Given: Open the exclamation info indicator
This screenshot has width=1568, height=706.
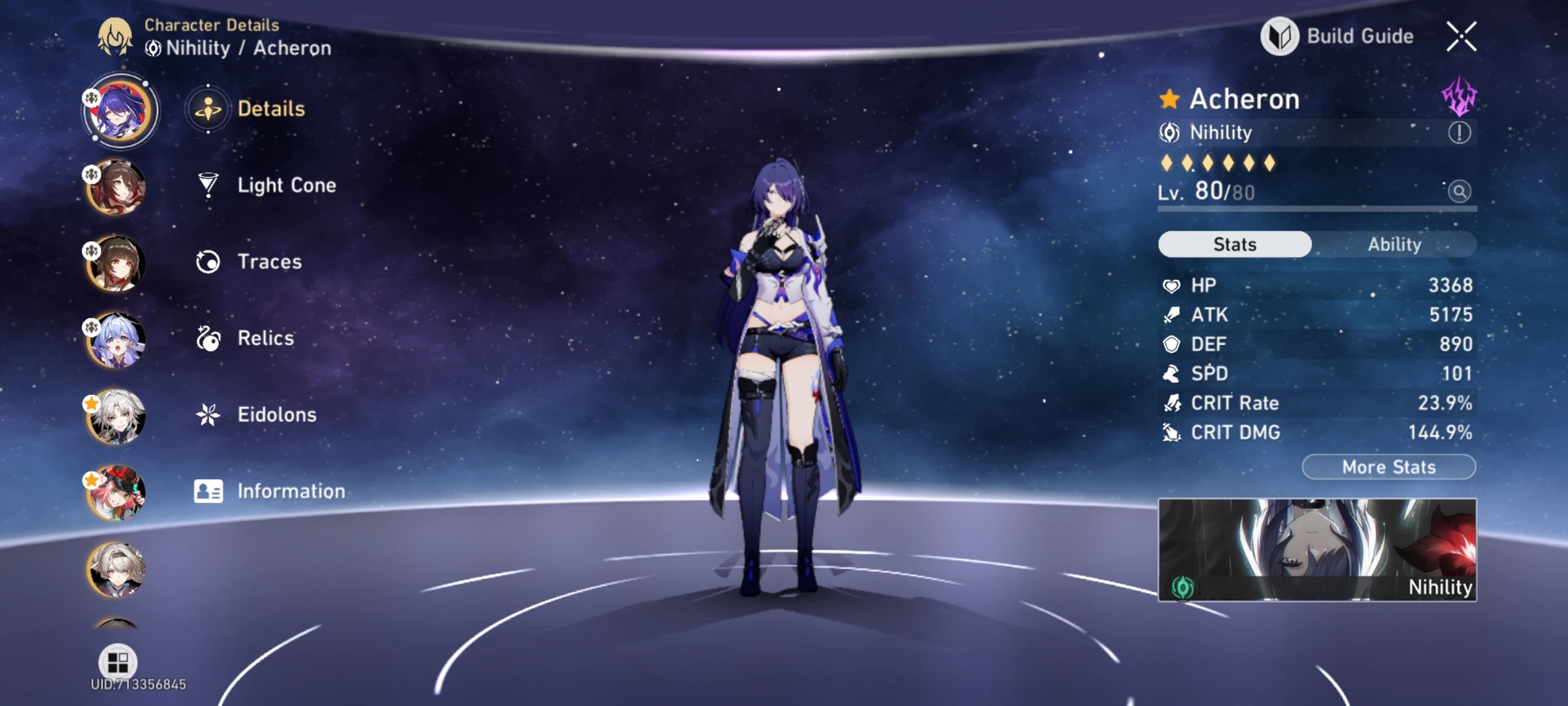Looking at the screenshot, I should (1461, 133).
